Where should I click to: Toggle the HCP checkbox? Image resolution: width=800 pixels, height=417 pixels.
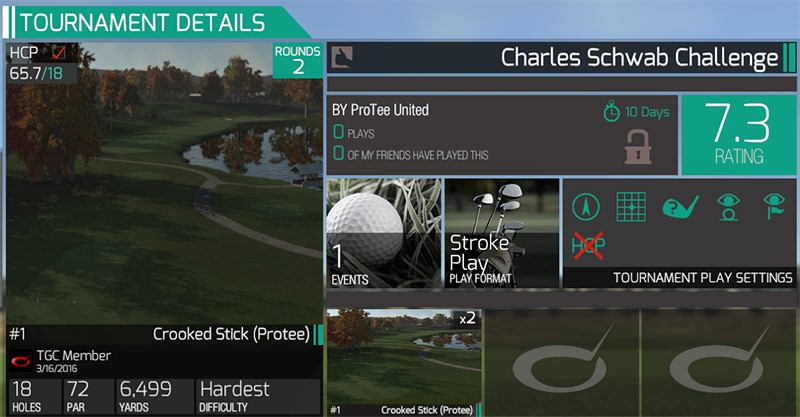pos(59,52)
